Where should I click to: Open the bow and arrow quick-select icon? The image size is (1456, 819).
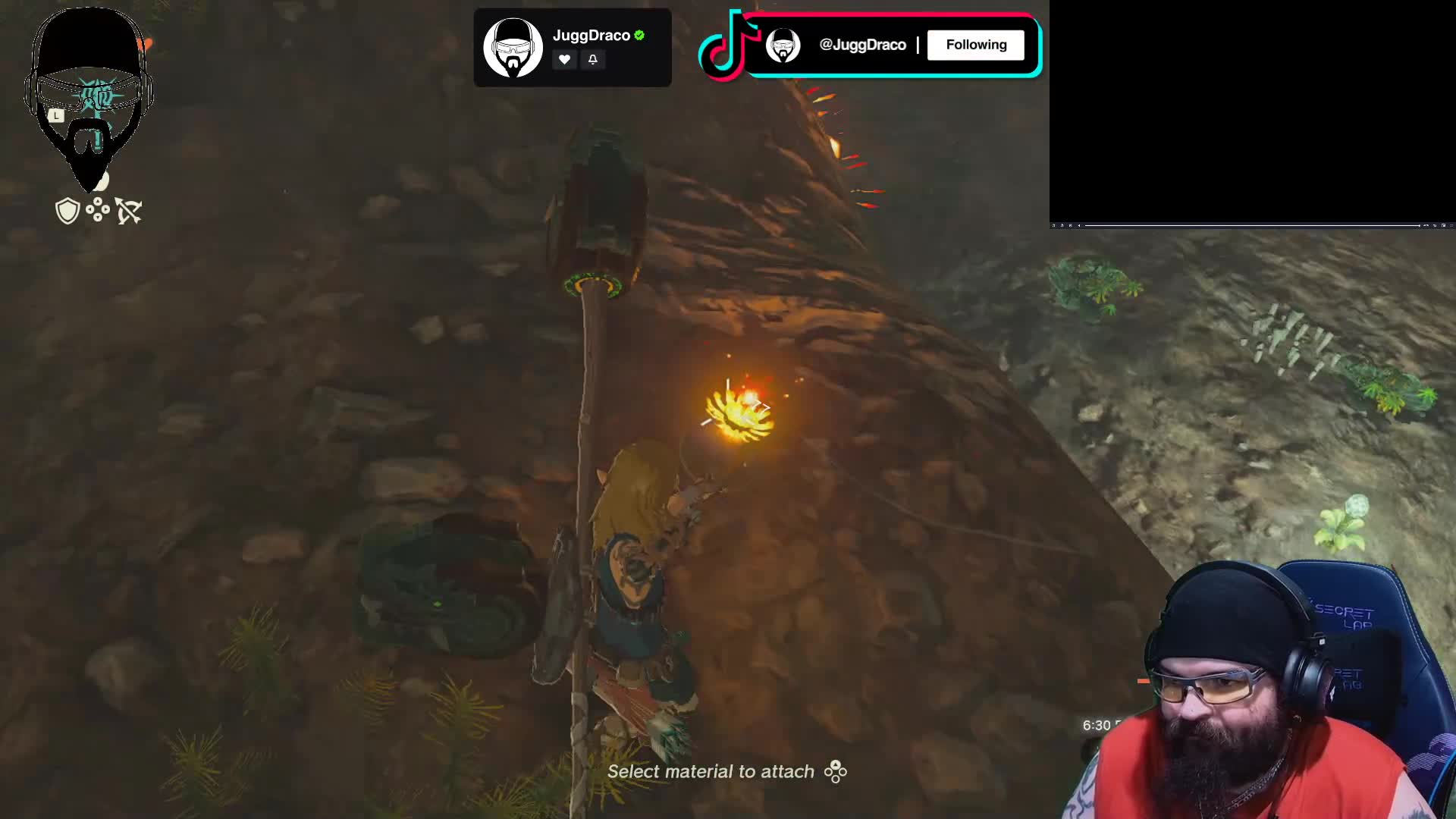129,211
